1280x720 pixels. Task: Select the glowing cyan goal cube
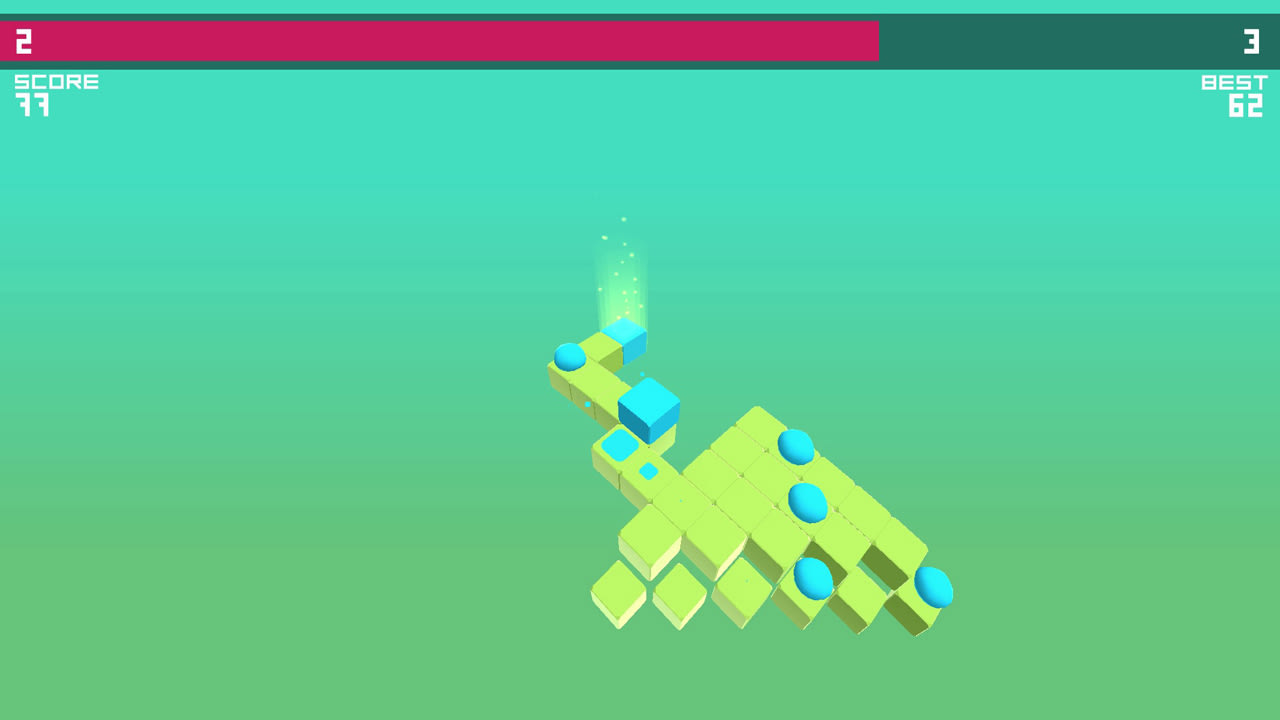pos(625,342)
